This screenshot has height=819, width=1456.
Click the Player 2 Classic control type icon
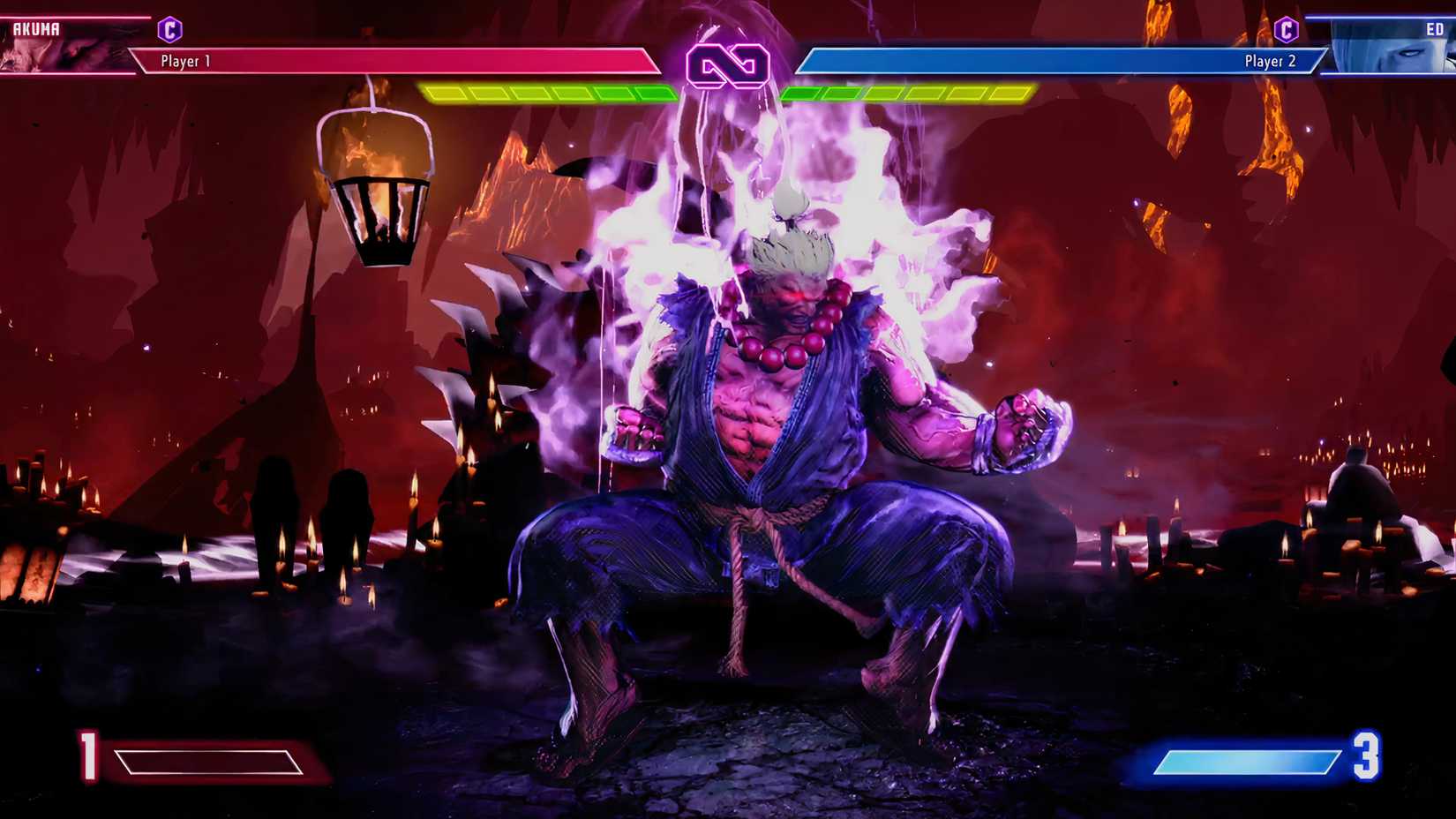pyautogui.click(x=1287, y=27)
